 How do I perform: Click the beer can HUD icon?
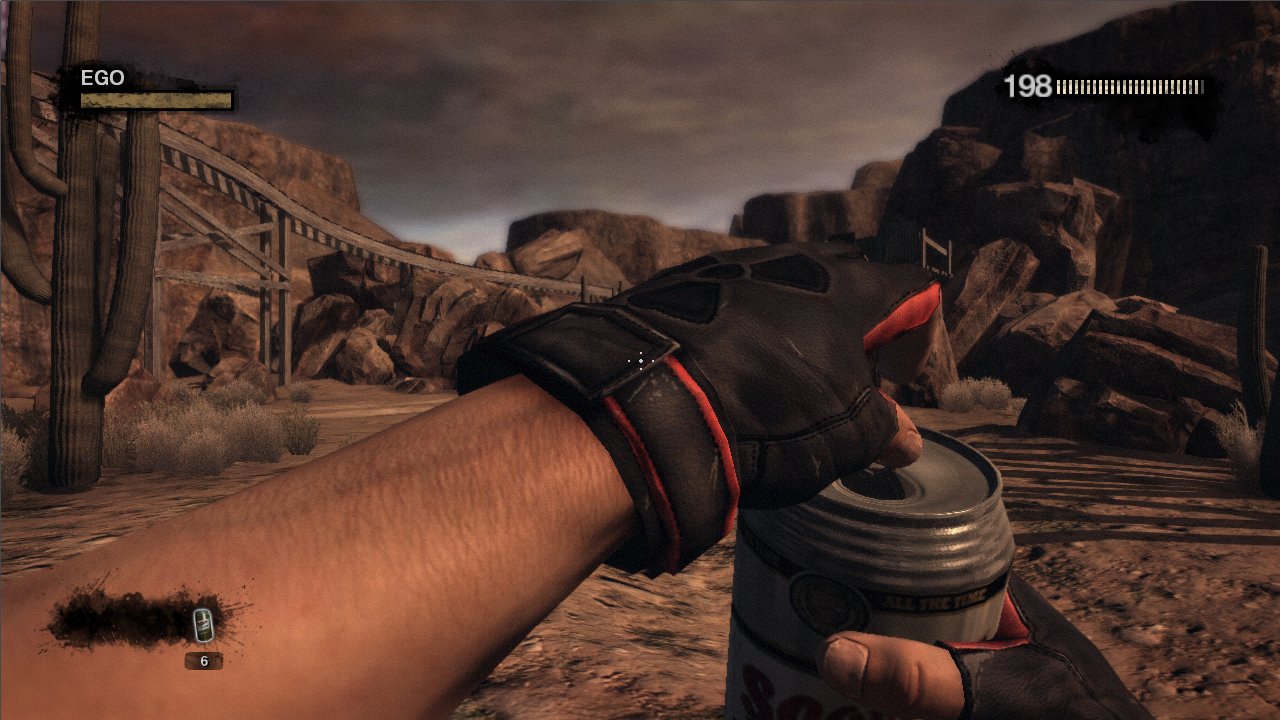202,627
